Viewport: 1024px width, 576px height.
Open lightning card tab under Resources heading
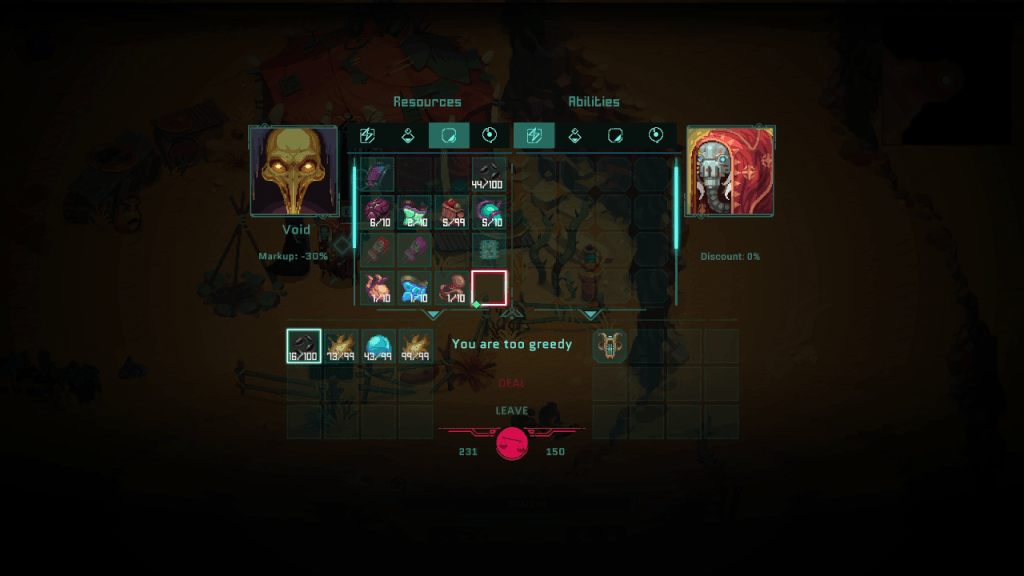click(367, 136)
